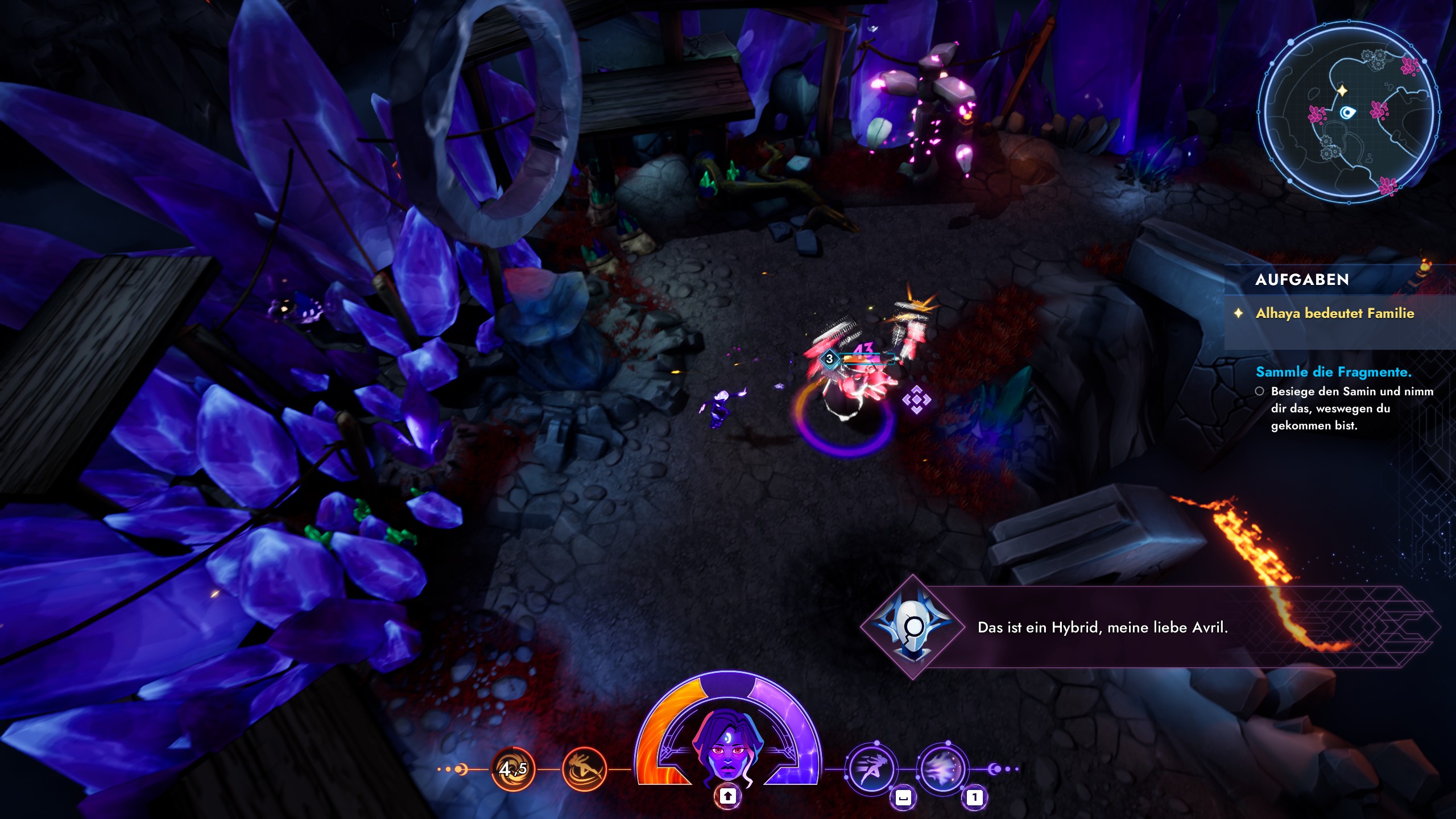1456x819 pixels.
Task: Open the circular minimap
Action: tap(1348, 112)
